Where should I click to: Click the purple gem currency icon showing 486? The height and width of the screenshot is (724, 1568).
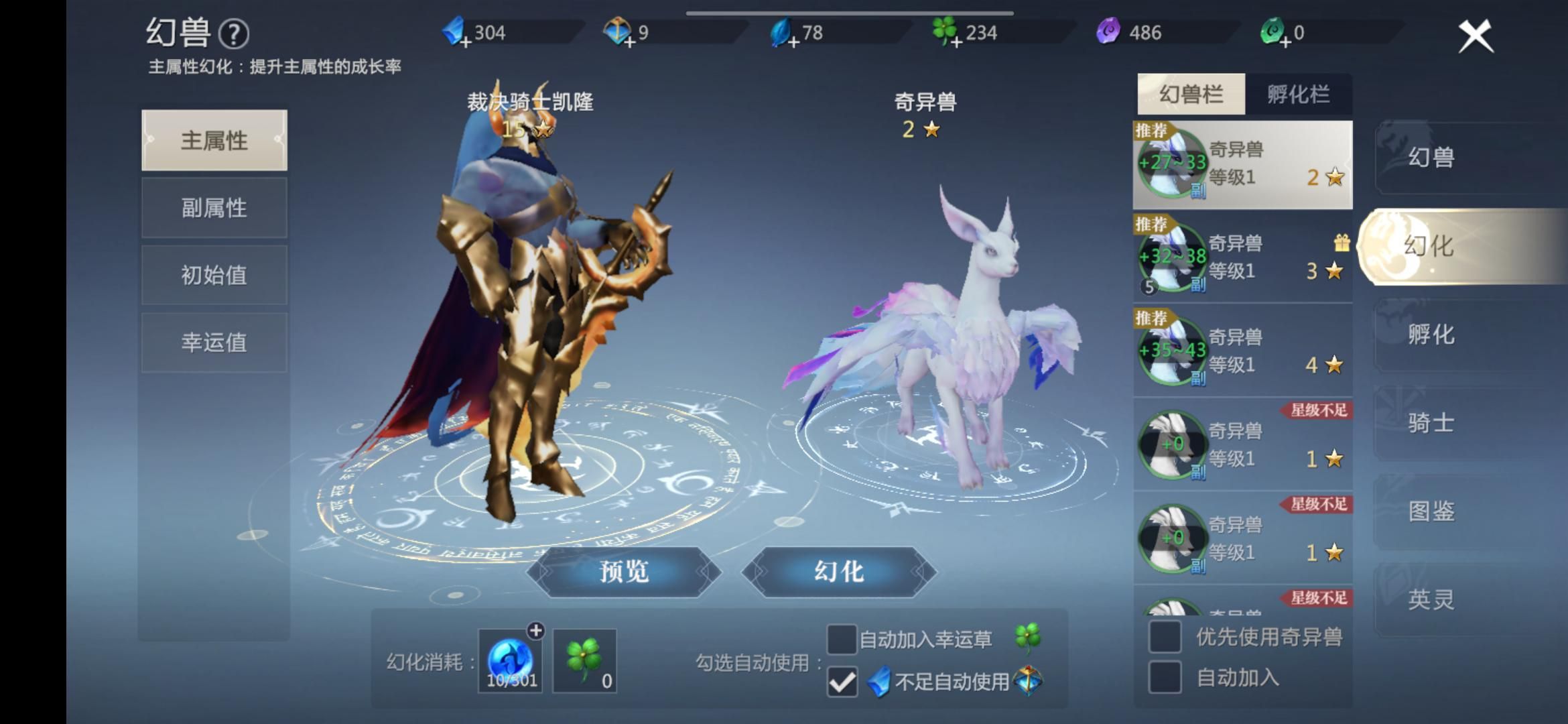tap(1110, 31)
